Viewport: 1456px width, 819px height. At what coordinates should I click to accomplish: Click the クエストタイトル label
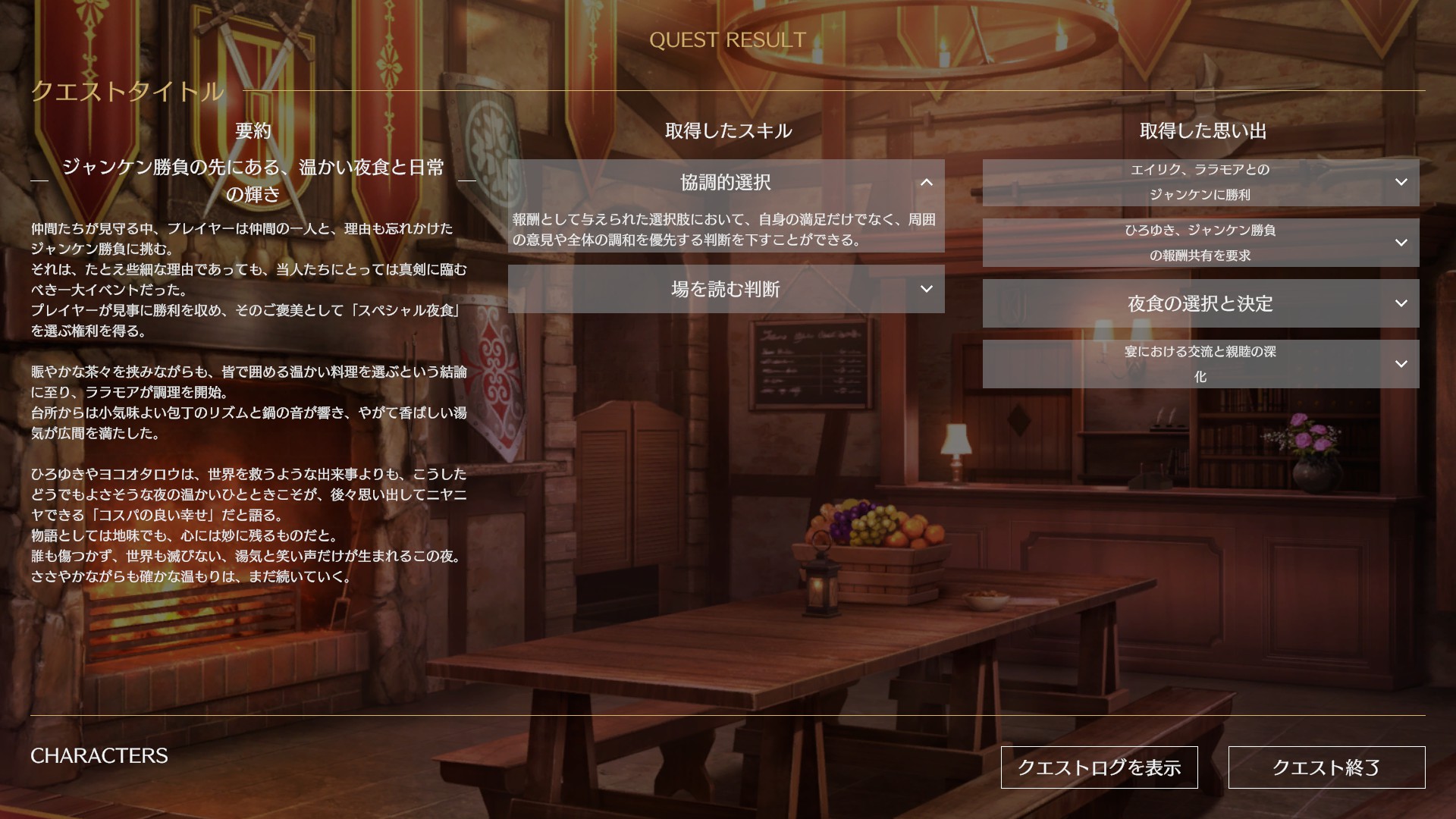[x=127, y=91]
